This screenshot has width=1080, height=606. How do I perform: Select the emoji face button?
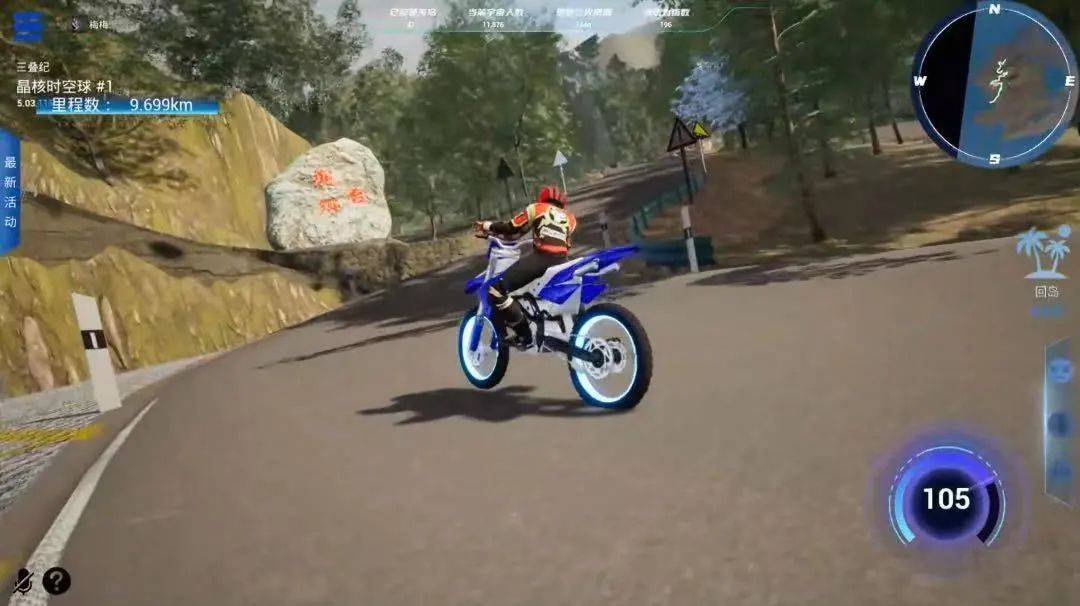point(1060,372)
